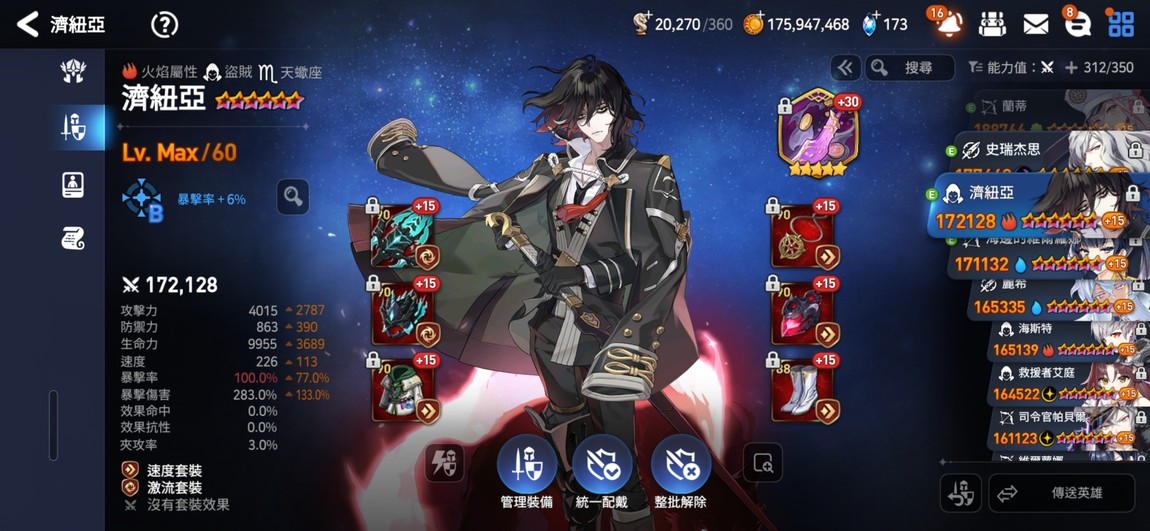The width and height of the screenshot is (1150, 531).
Task: Open 管理裝備 equipment management
Action: point(527,472)
